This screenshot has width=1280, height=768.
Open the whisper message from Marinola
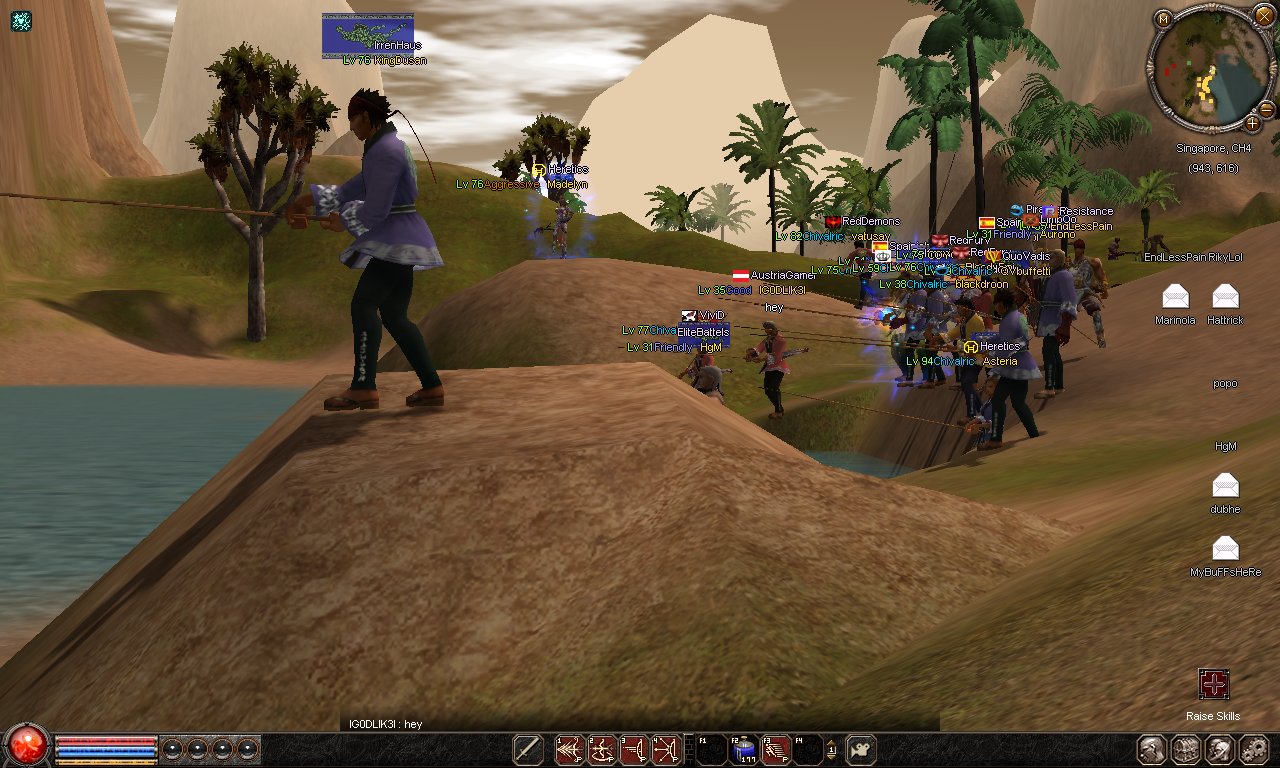point(1175,296)
